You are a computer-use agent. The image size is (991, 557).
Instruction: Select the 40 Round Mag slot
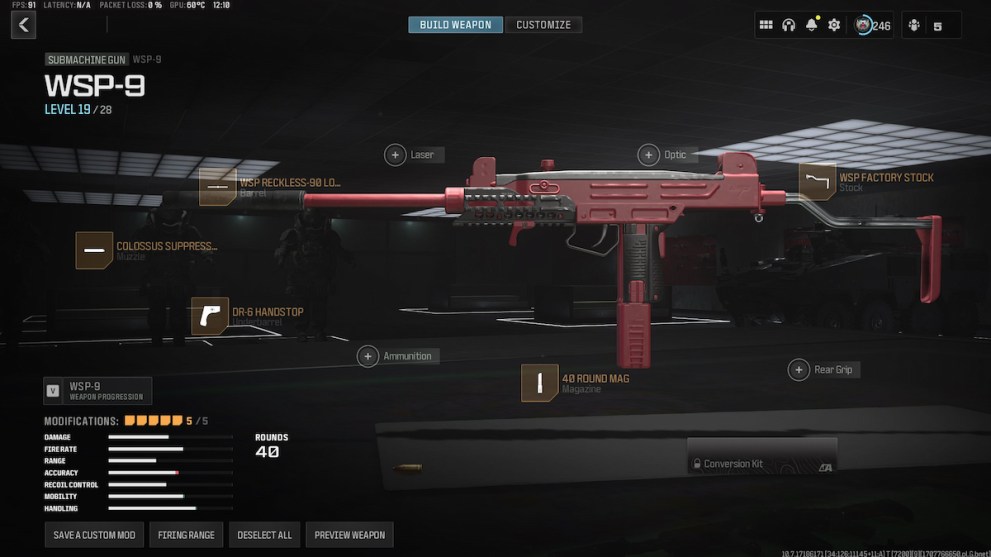pos(540,383)
